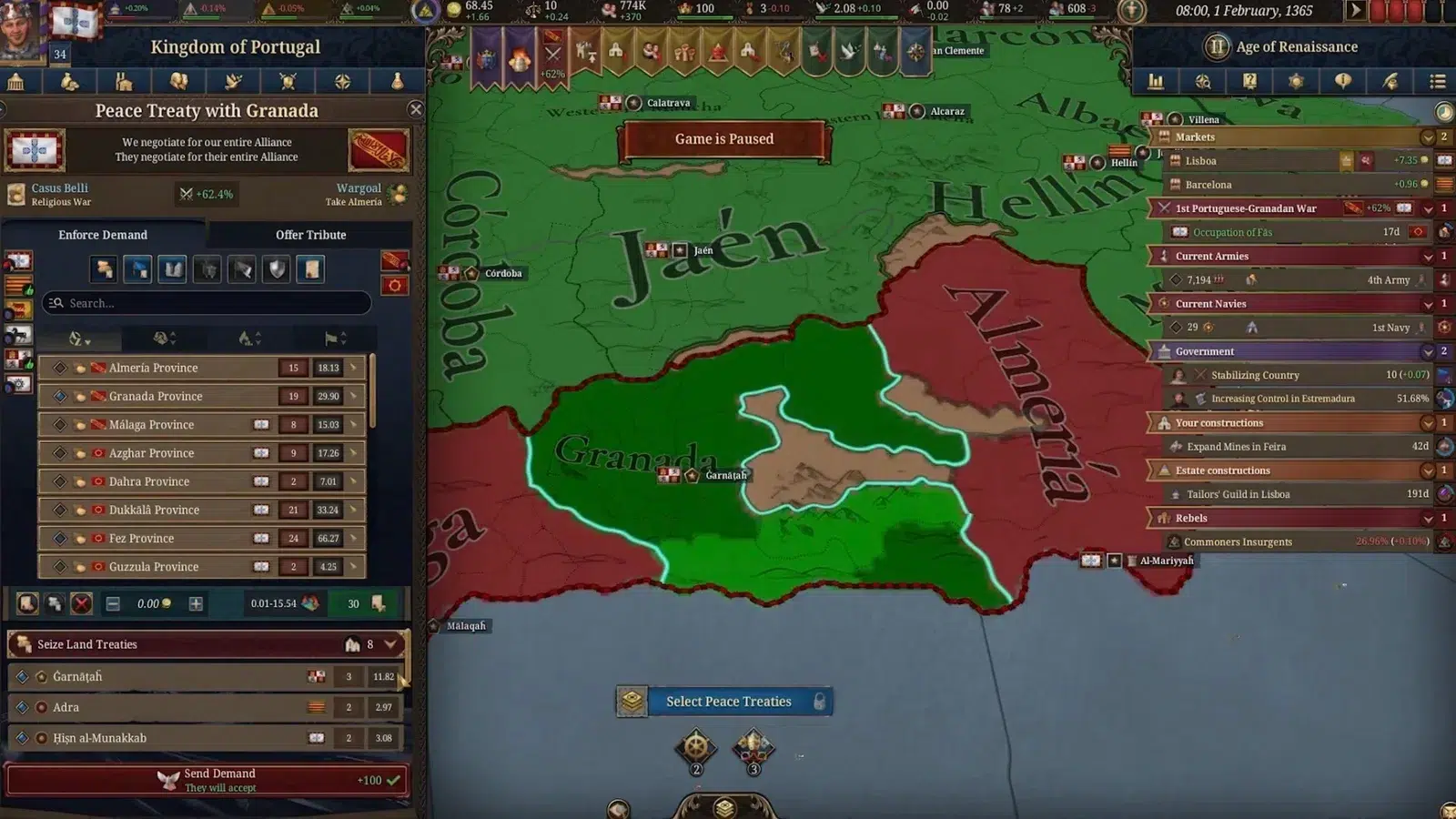This screenshot has height=819, width=1456.
Task: Click the treaty search input field
Action: pyautogui.click(x=205, y=303)
